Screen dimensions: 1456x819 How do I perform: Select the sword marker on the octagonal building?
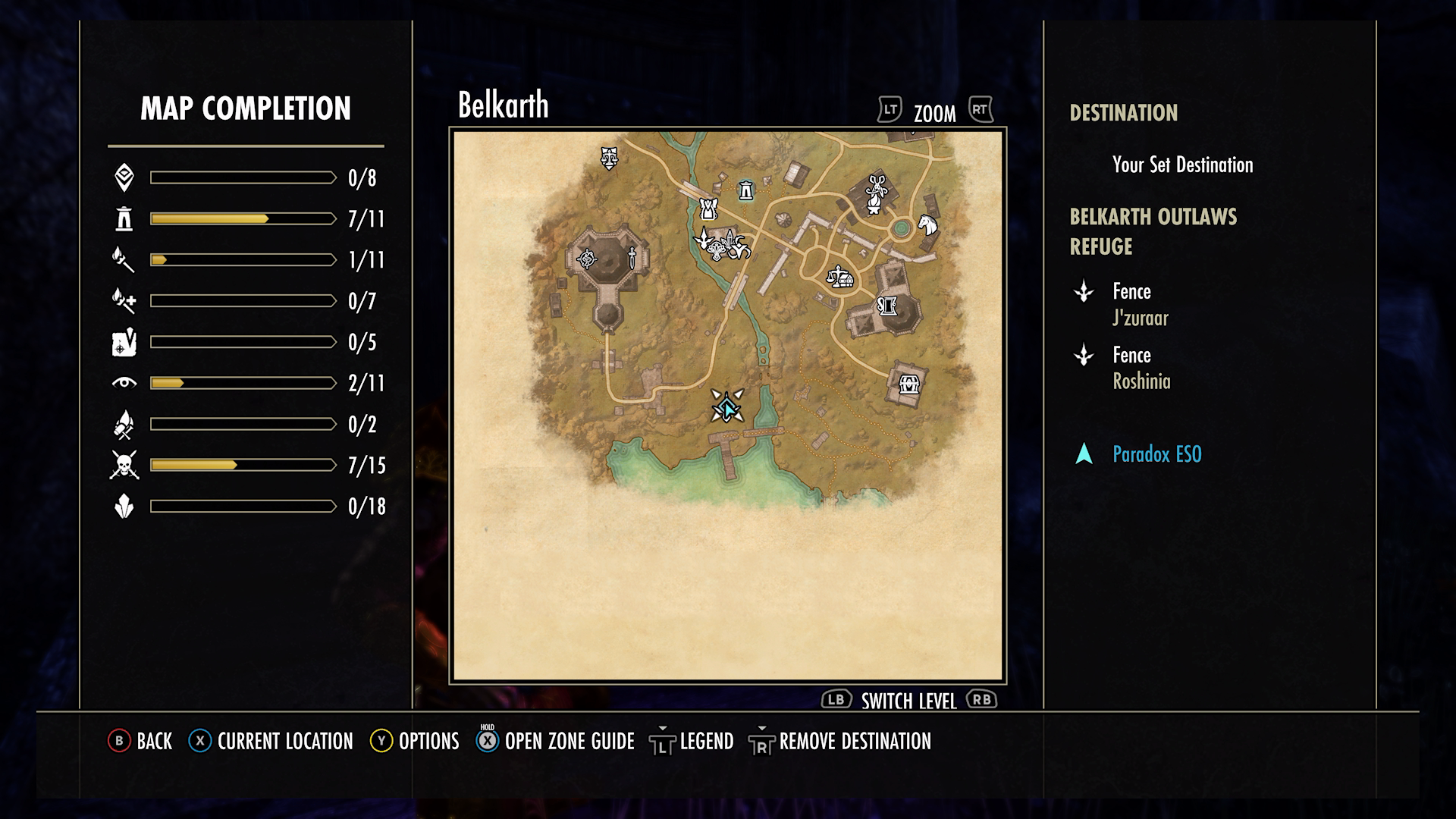[x=632, y=258]
